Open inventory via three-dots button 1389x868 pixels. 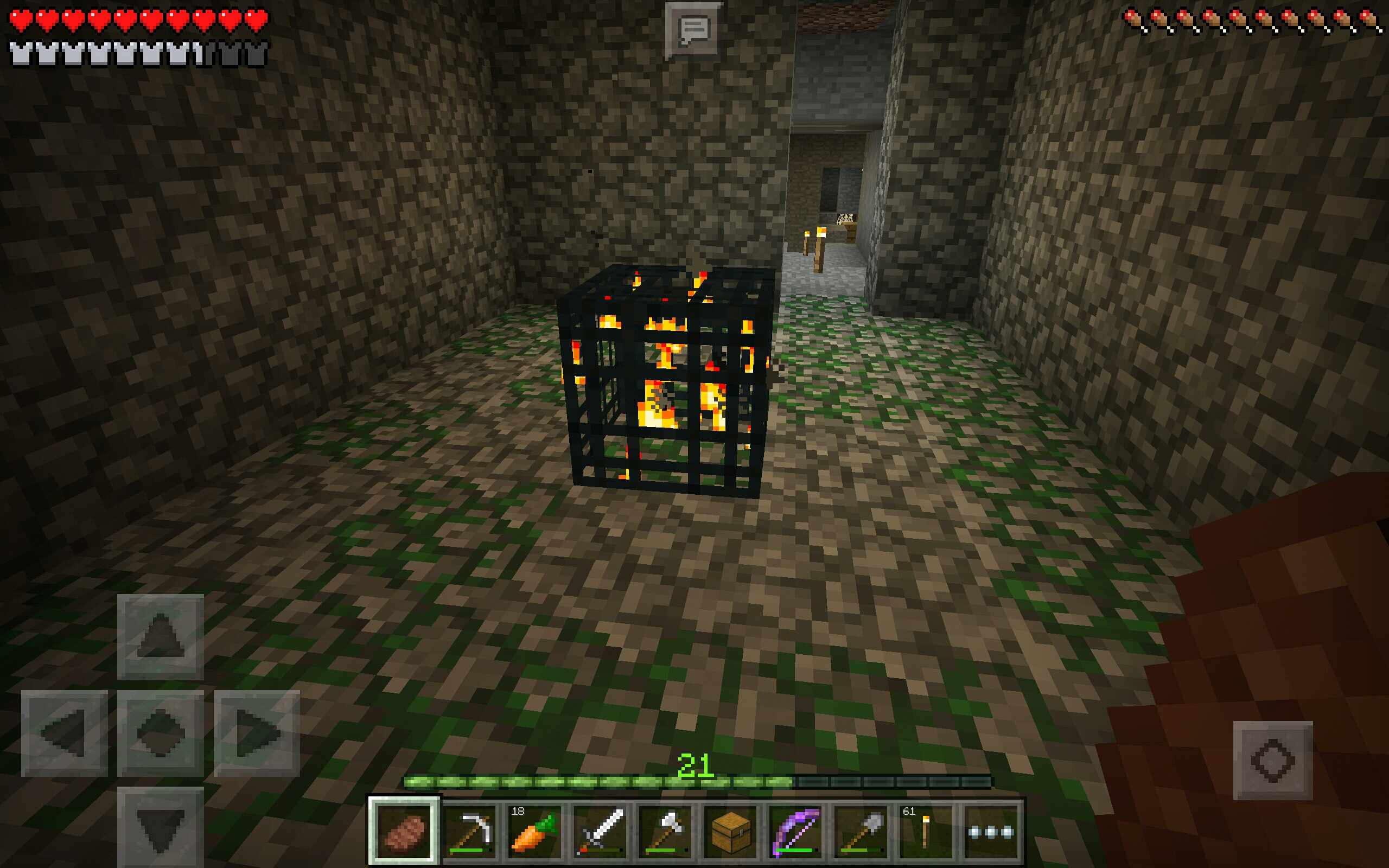[991, 830]
